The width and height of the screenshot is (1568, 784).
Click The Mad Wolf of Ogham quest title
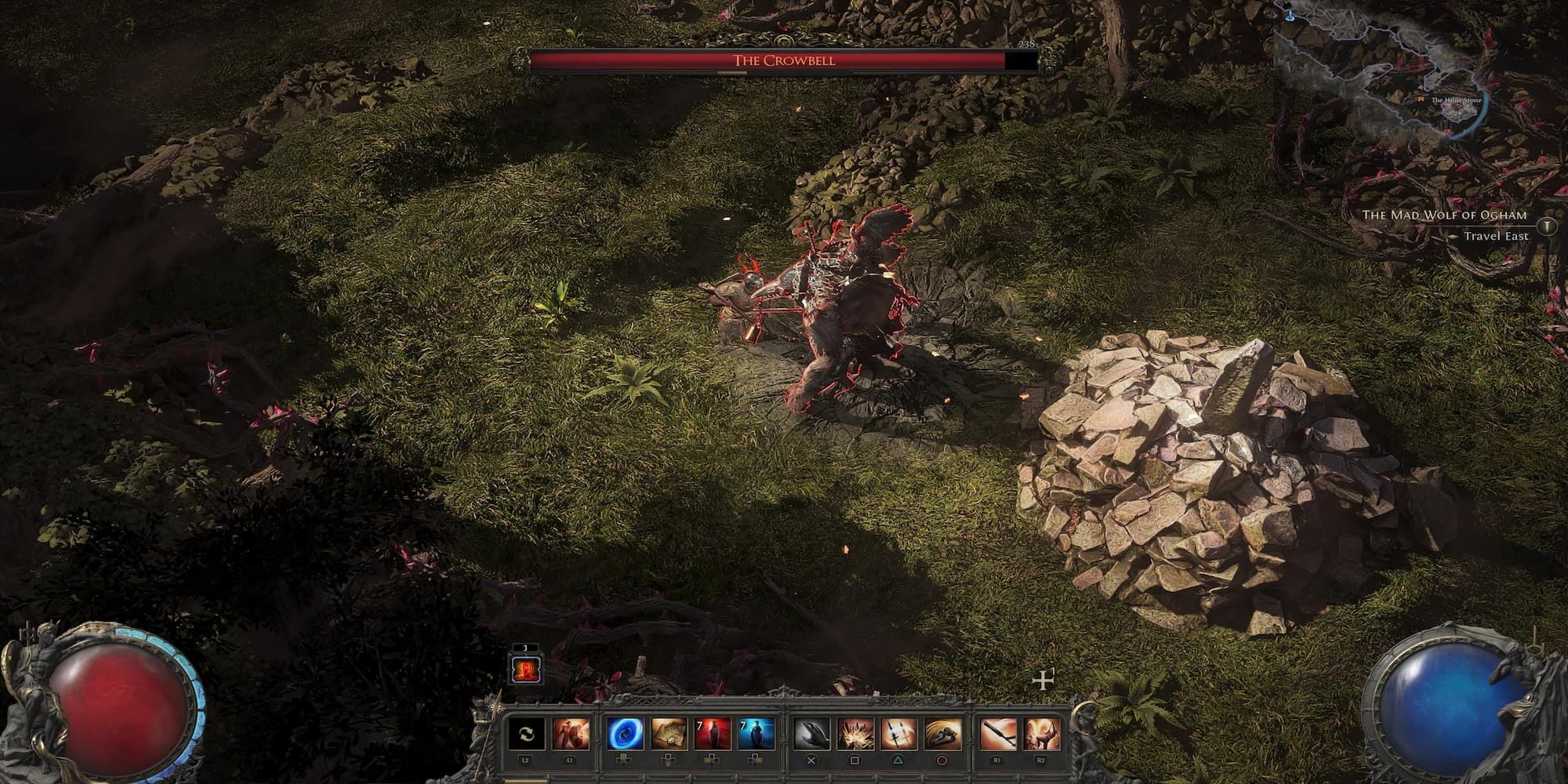pos(1445,214)
